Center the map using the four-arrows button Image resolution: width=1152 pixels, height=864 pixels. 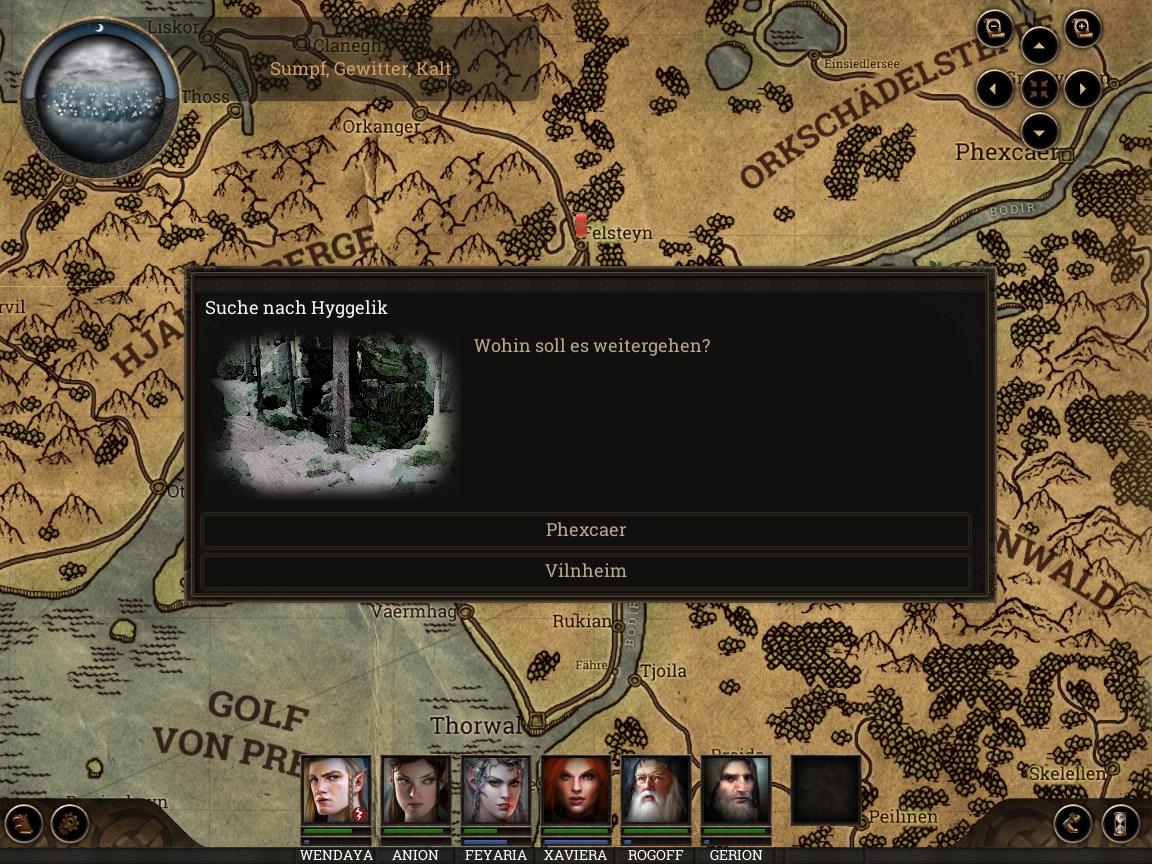coord(1040,89)
